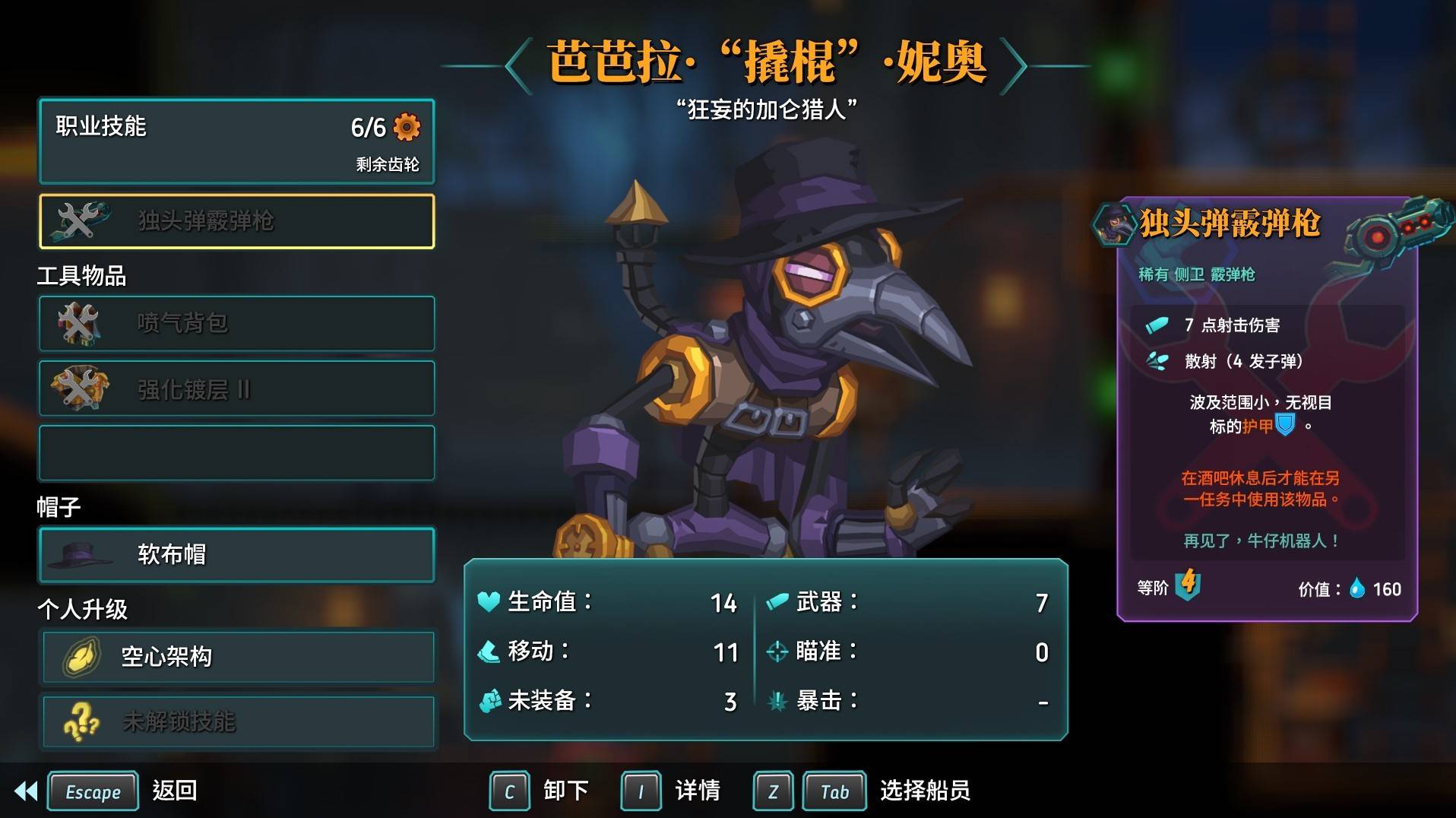Screen dimensions: 1456x818
Task: Open the empty third tool item slot
Action: point(236,452)
